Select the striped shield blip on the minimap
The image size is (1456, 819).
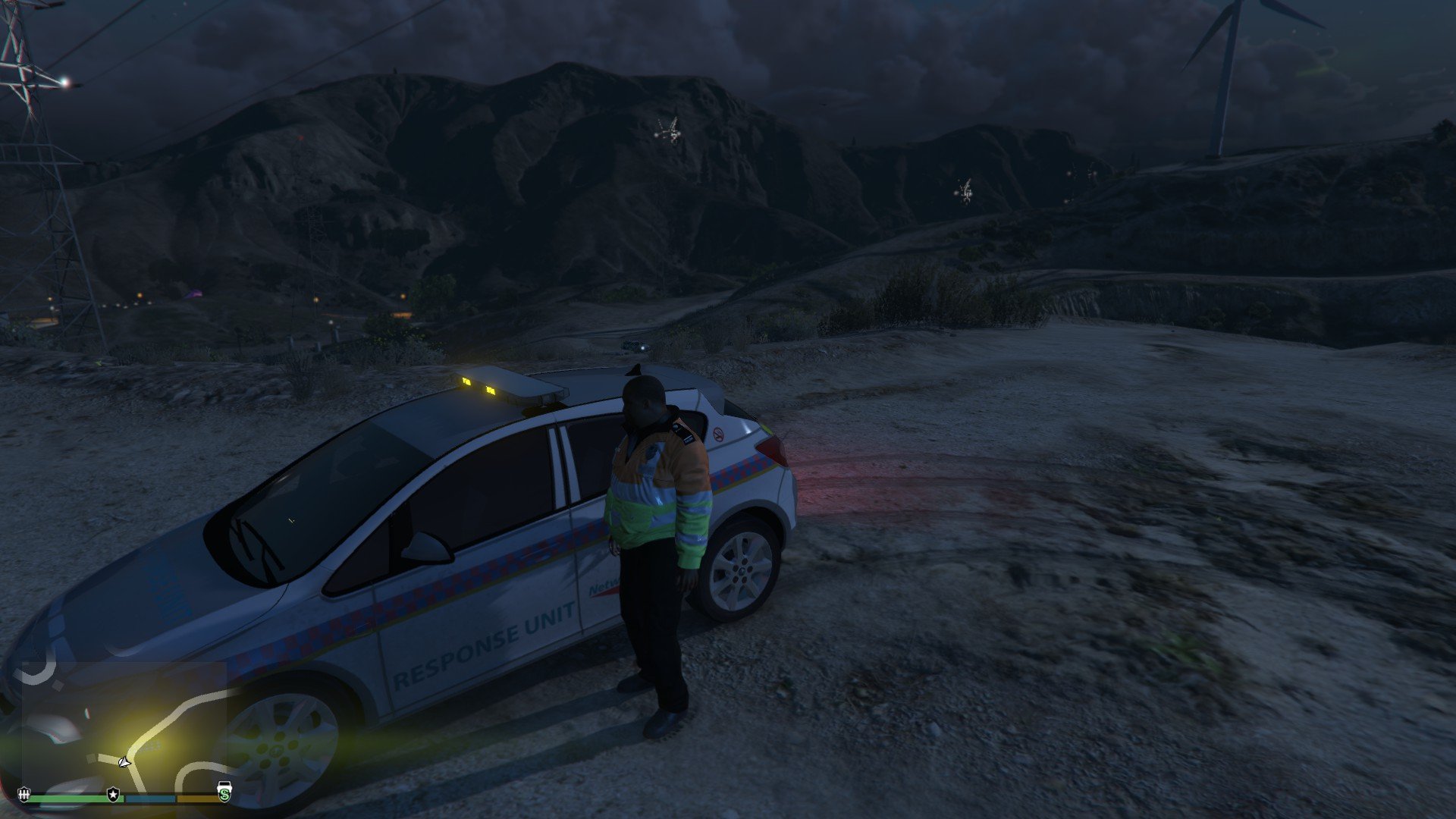coord(24,794)
